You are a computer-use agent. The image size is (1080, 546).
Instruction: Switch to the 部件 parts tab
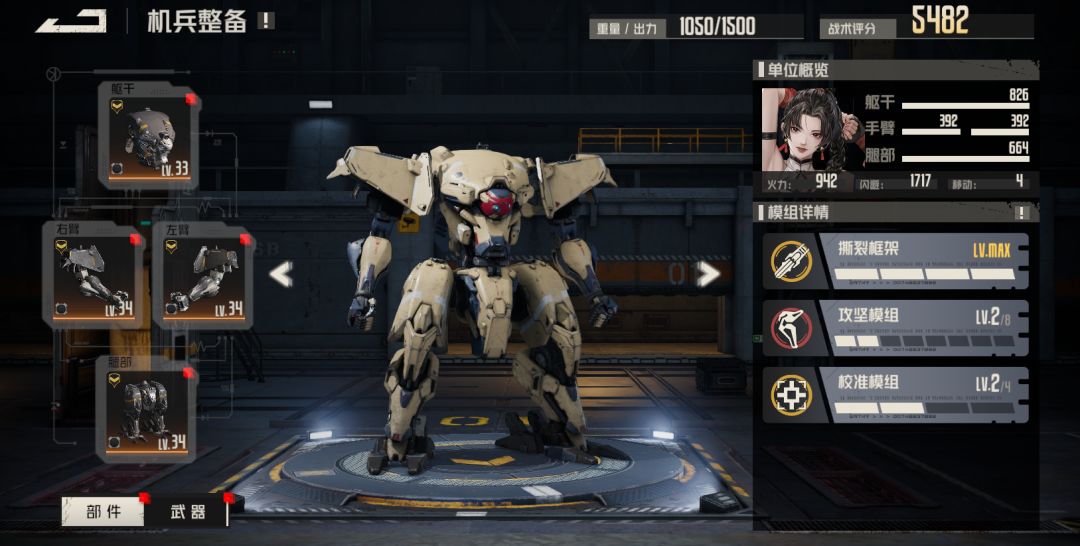pos(103,512)
